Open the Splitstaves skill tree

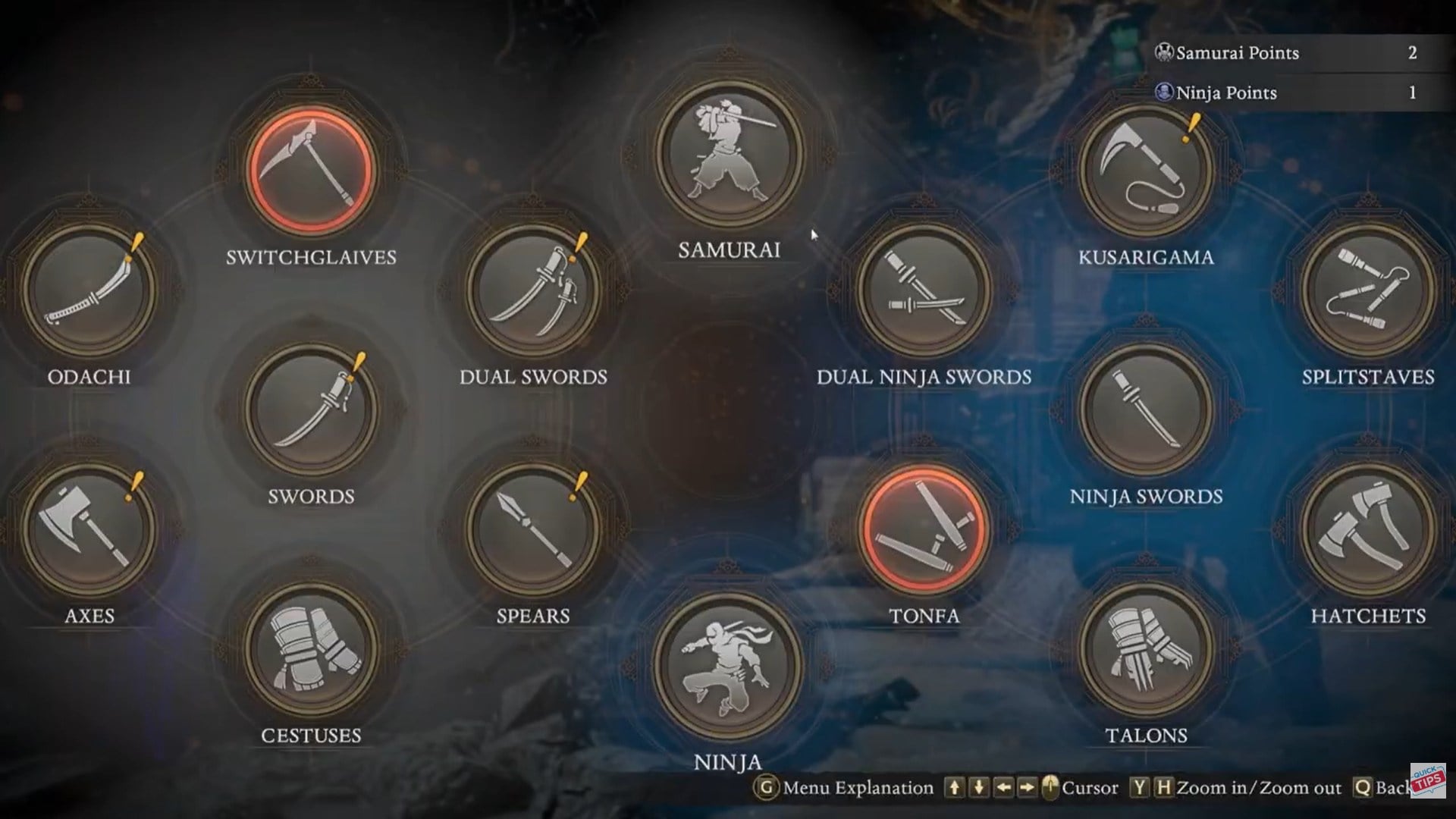pos(1368,289)
